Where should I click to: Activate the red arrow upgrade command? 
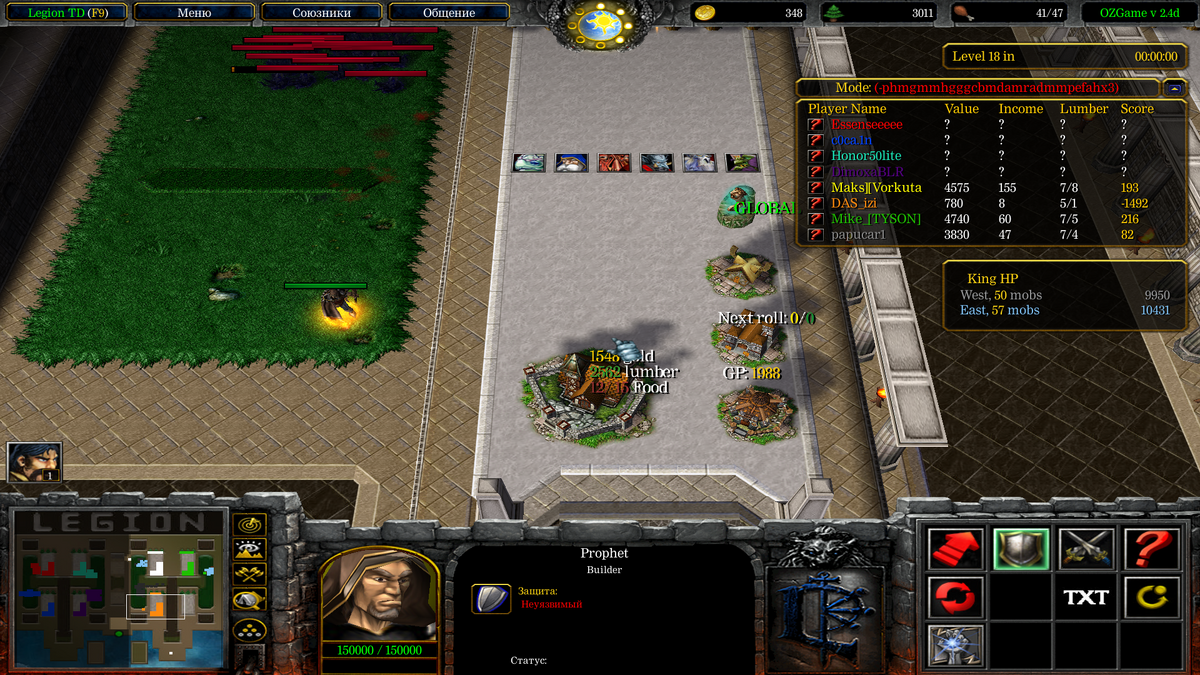tap(955, 548)
